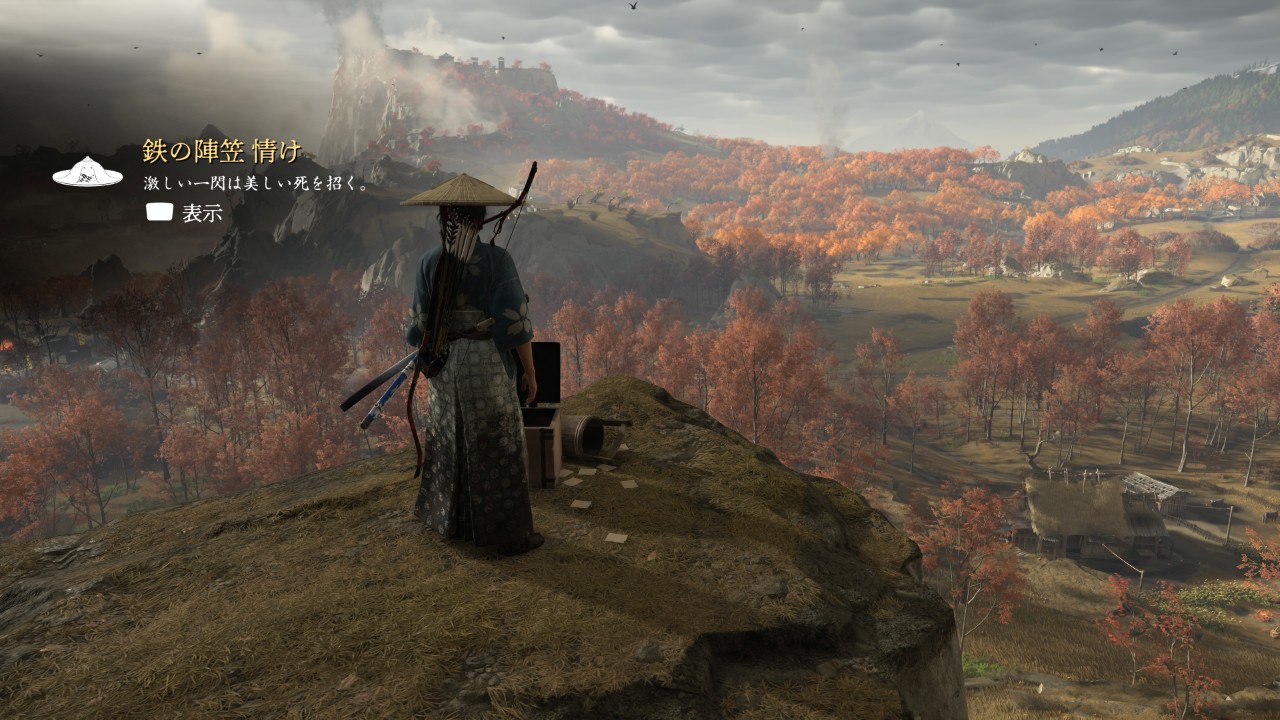Select the white straw hat item icon

coord(87,172)
